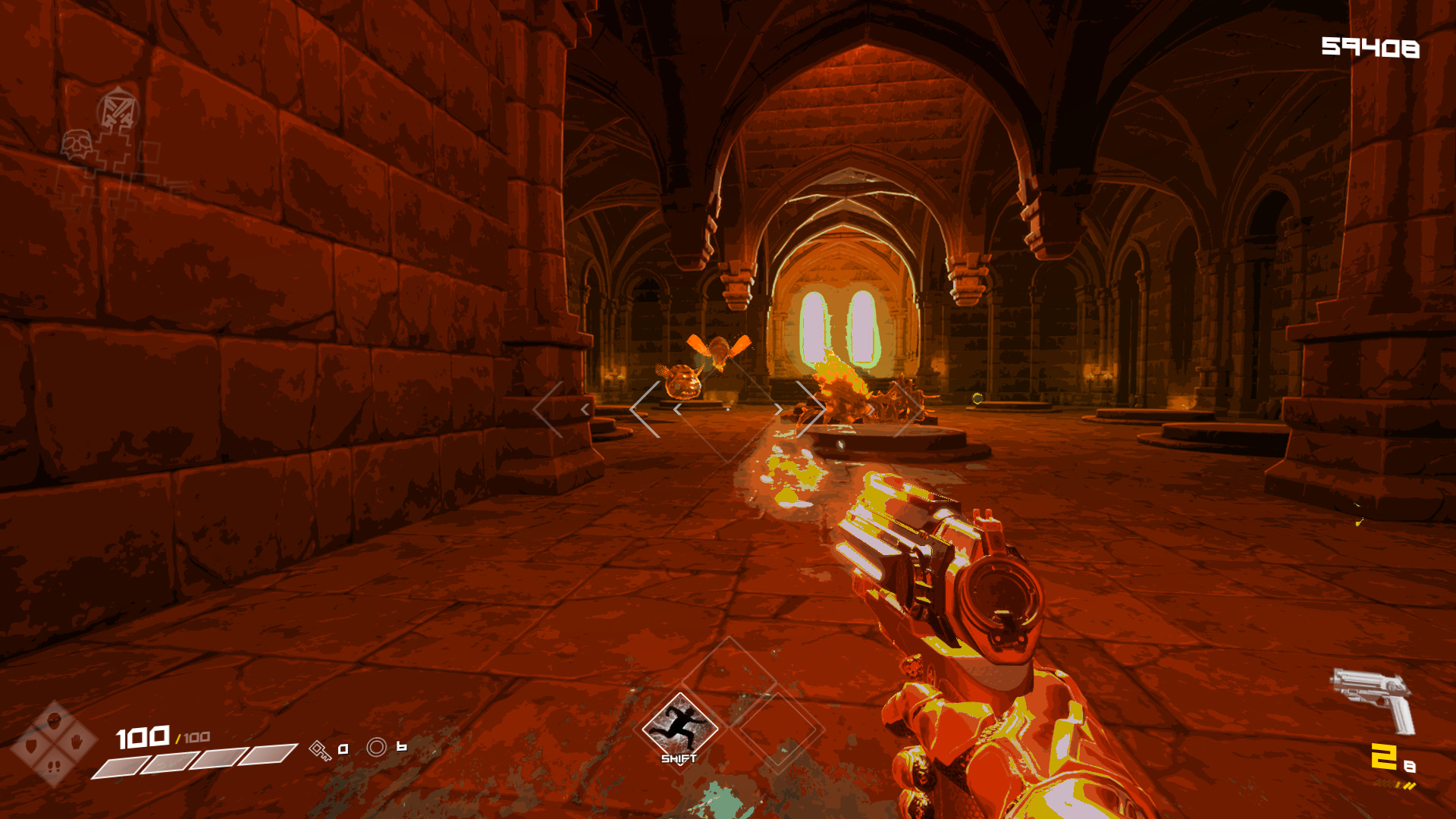Click the key counter icon

click(320, 752)
